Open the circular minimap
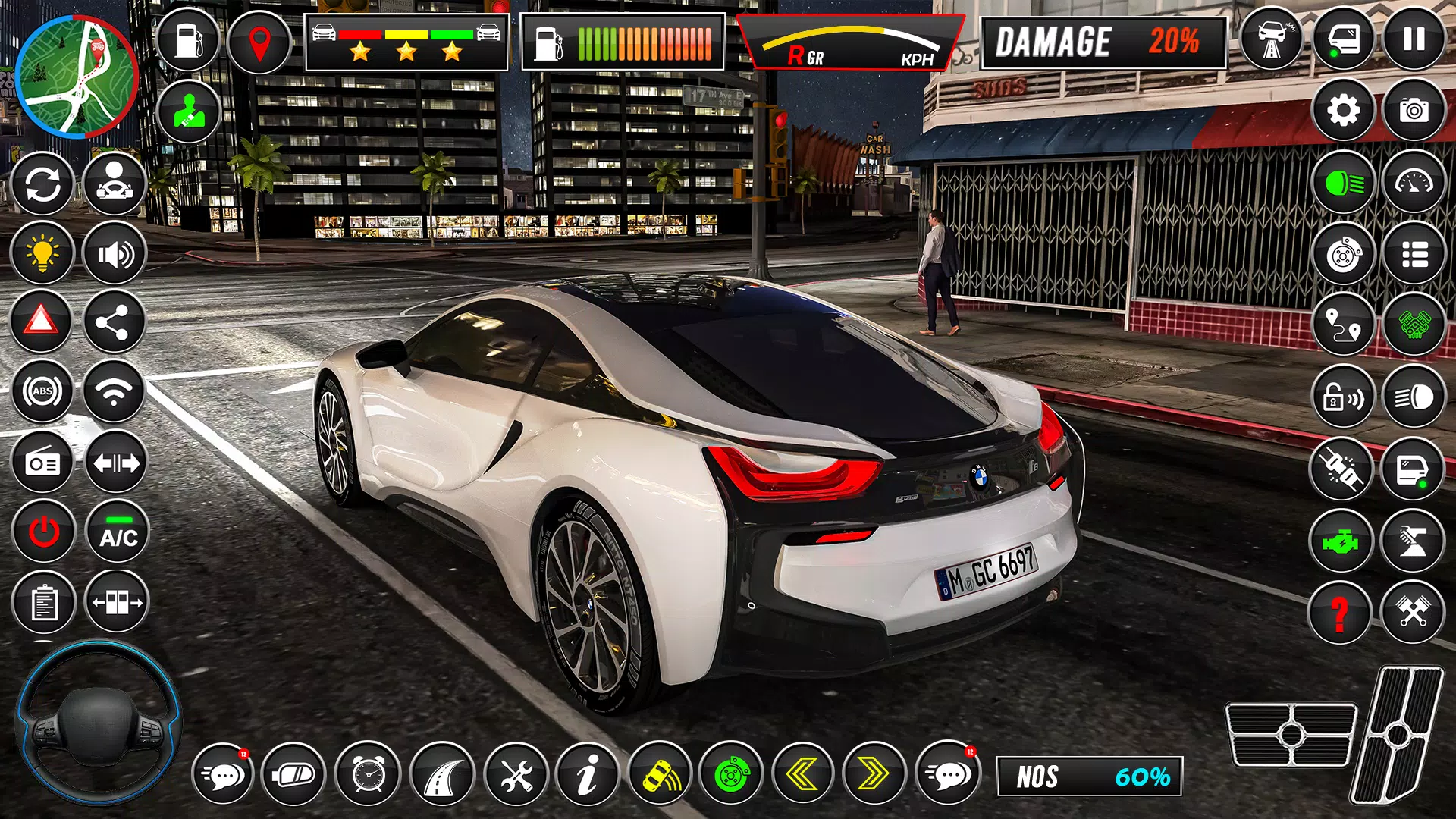 click(76, 77)
